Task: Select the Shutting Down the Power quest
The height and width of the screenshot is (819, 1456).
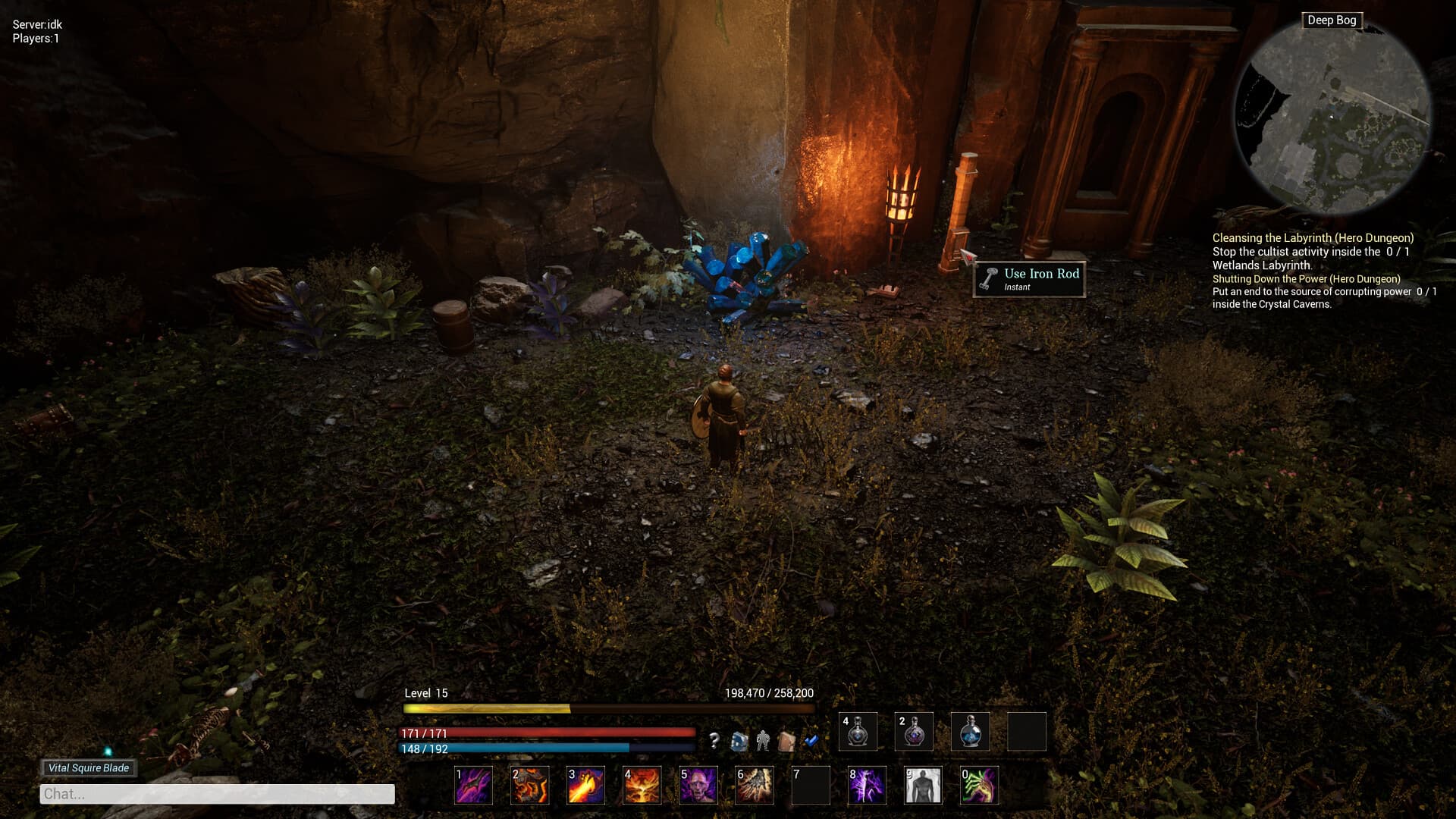Action: pos(1306,279)
